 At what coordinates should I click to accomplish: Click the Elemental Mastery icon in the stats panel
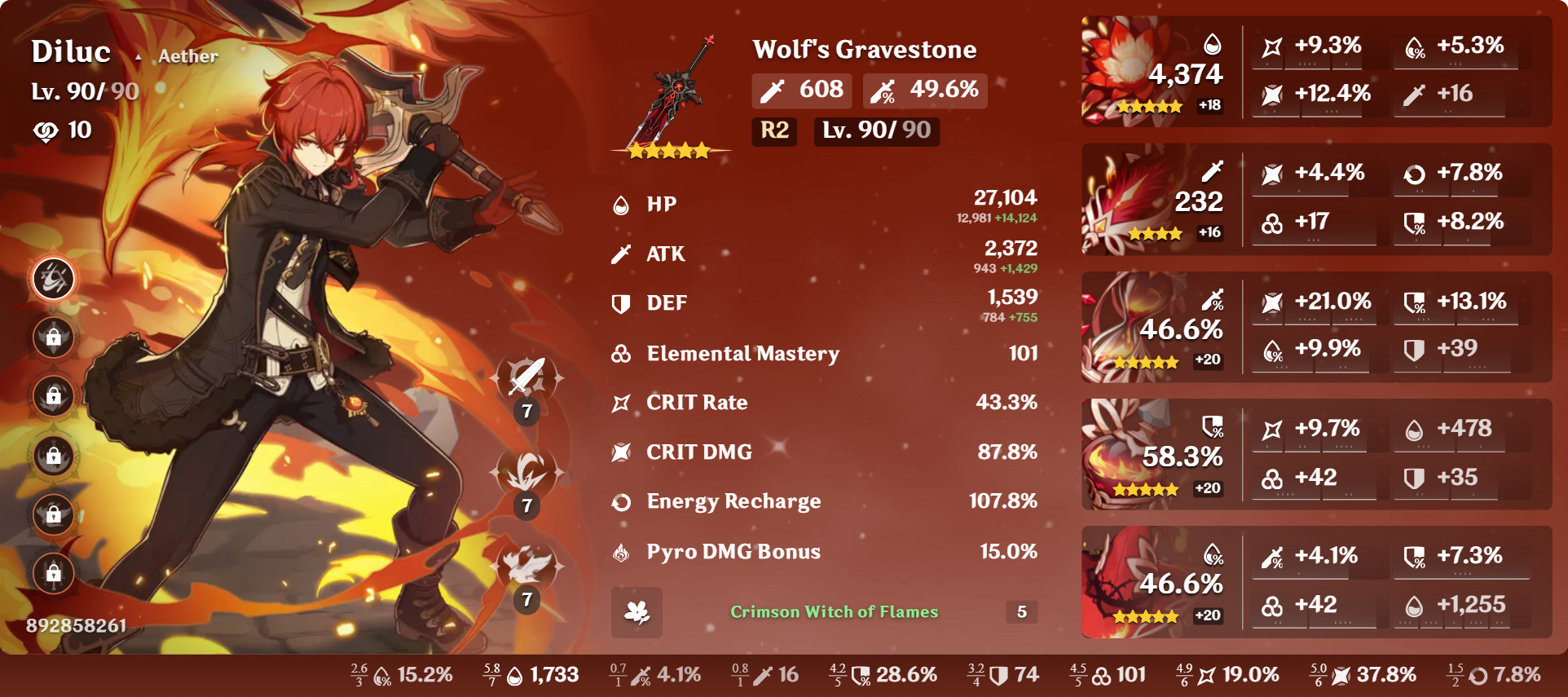click(x=620, y=353)
